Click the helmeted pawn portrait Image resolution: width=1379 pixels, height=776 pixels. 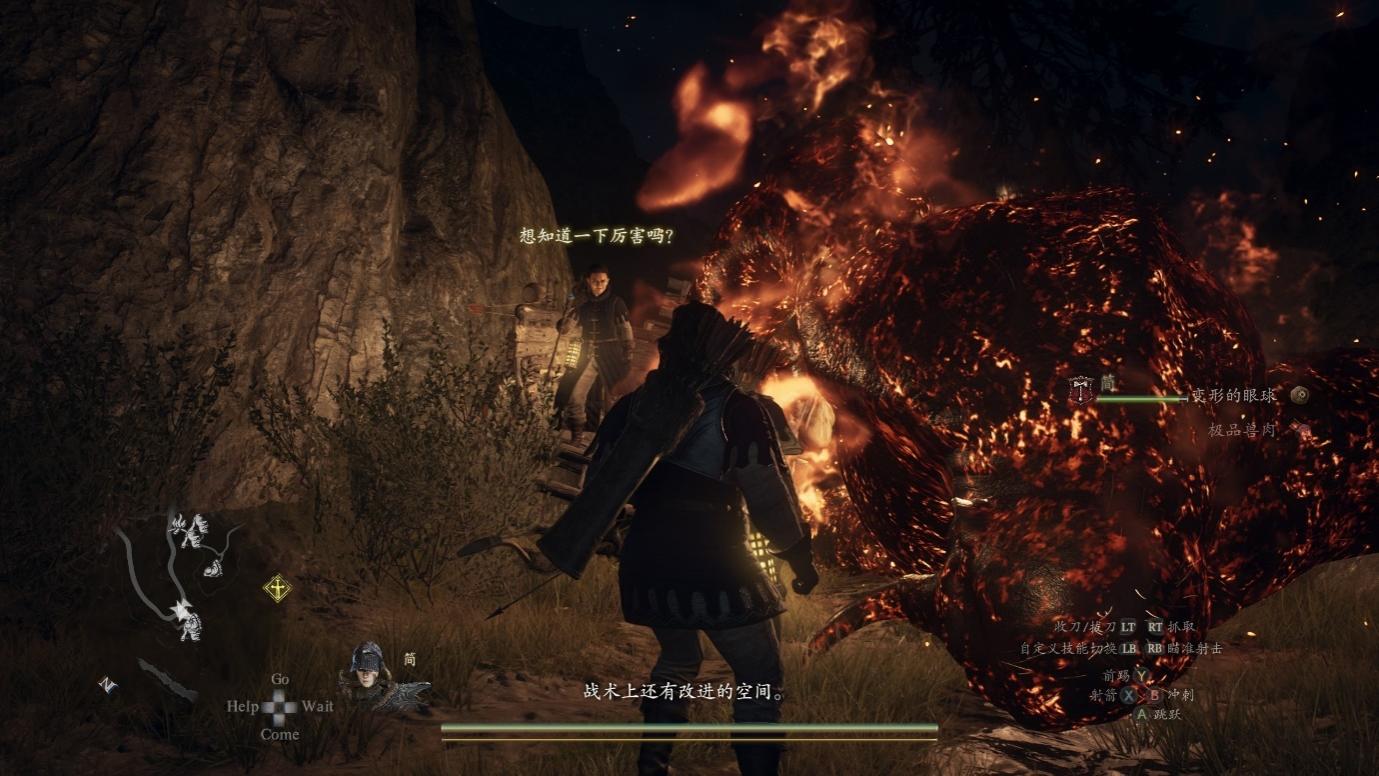[367, 669]
